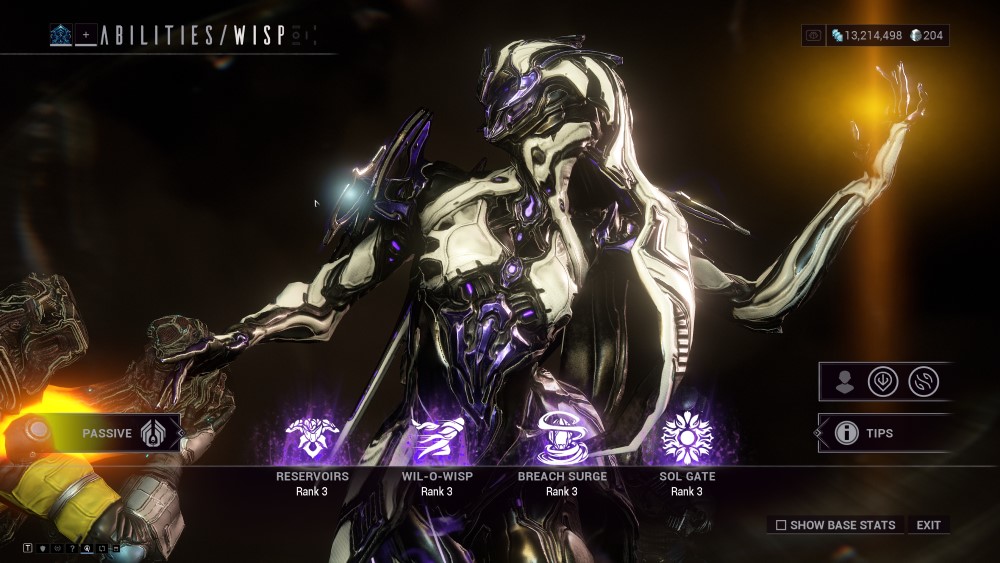
Task: Click the camera icon beside credits
Action: [x=814, y=36]
